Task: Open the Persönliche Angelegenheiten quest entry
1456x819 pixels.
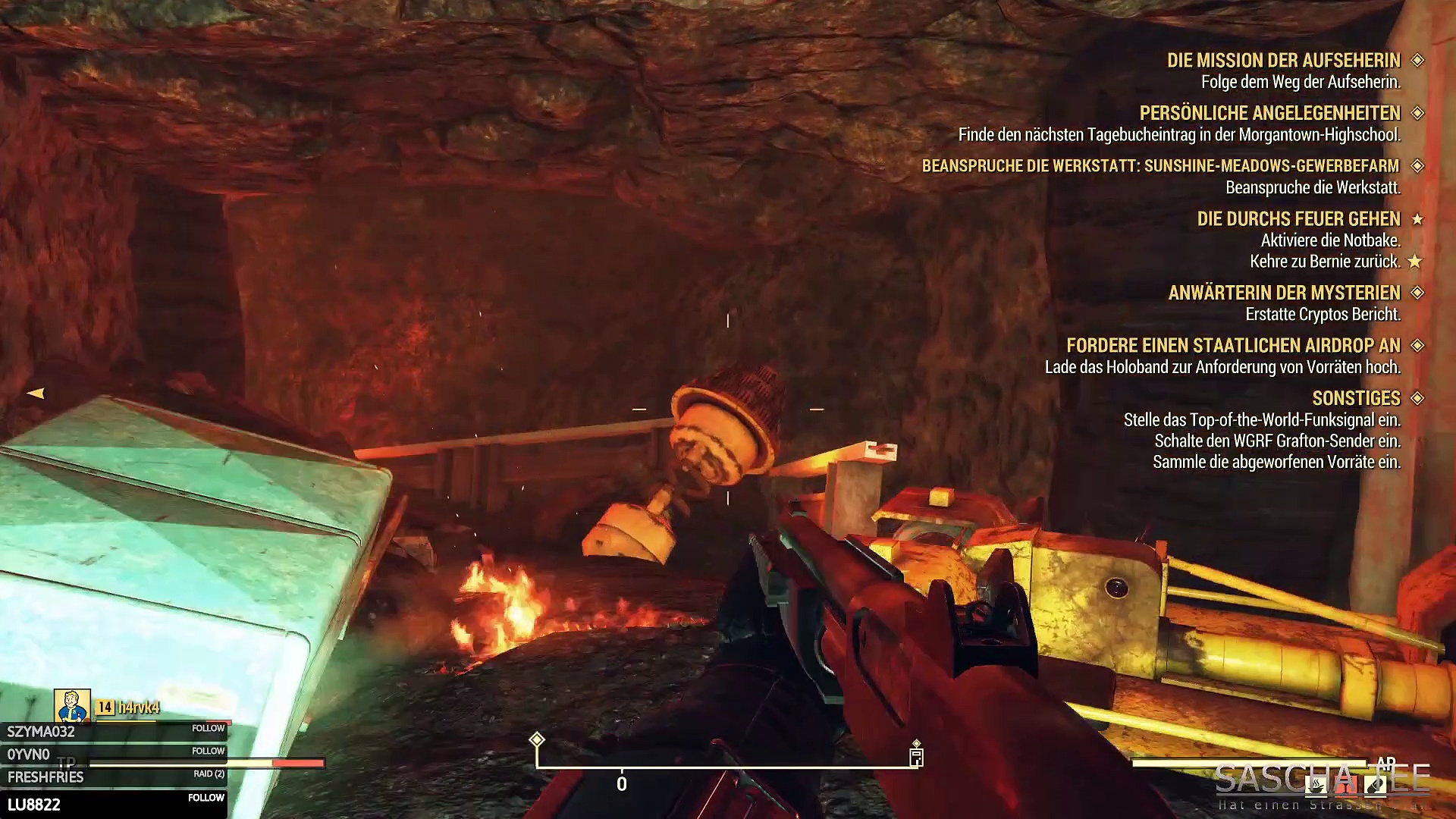Action: coord(1269,114)
